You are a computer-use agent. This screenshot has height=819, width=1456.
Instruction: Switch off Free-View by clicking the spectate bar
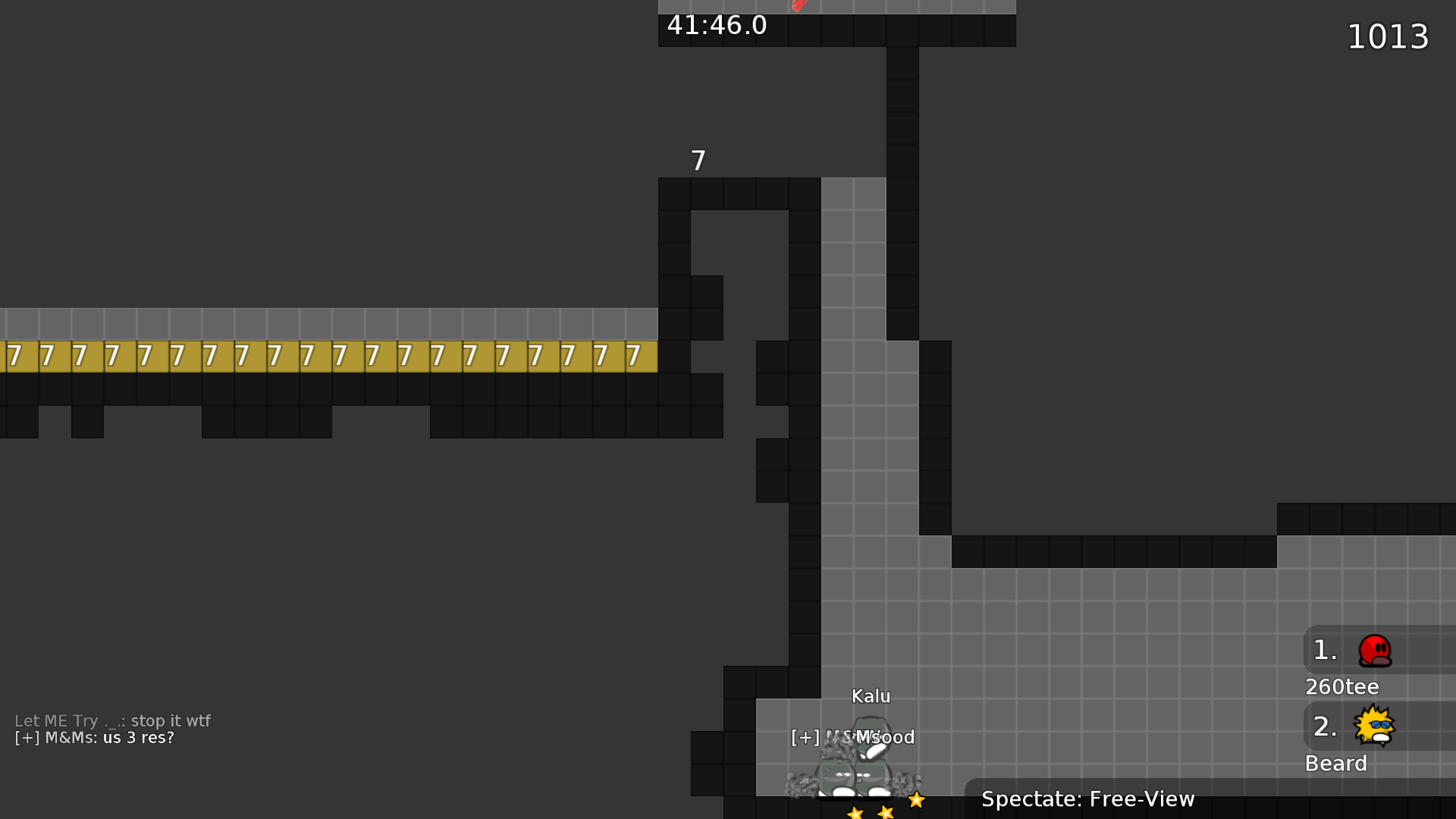pyautogui.click(x=1087, y=799)
